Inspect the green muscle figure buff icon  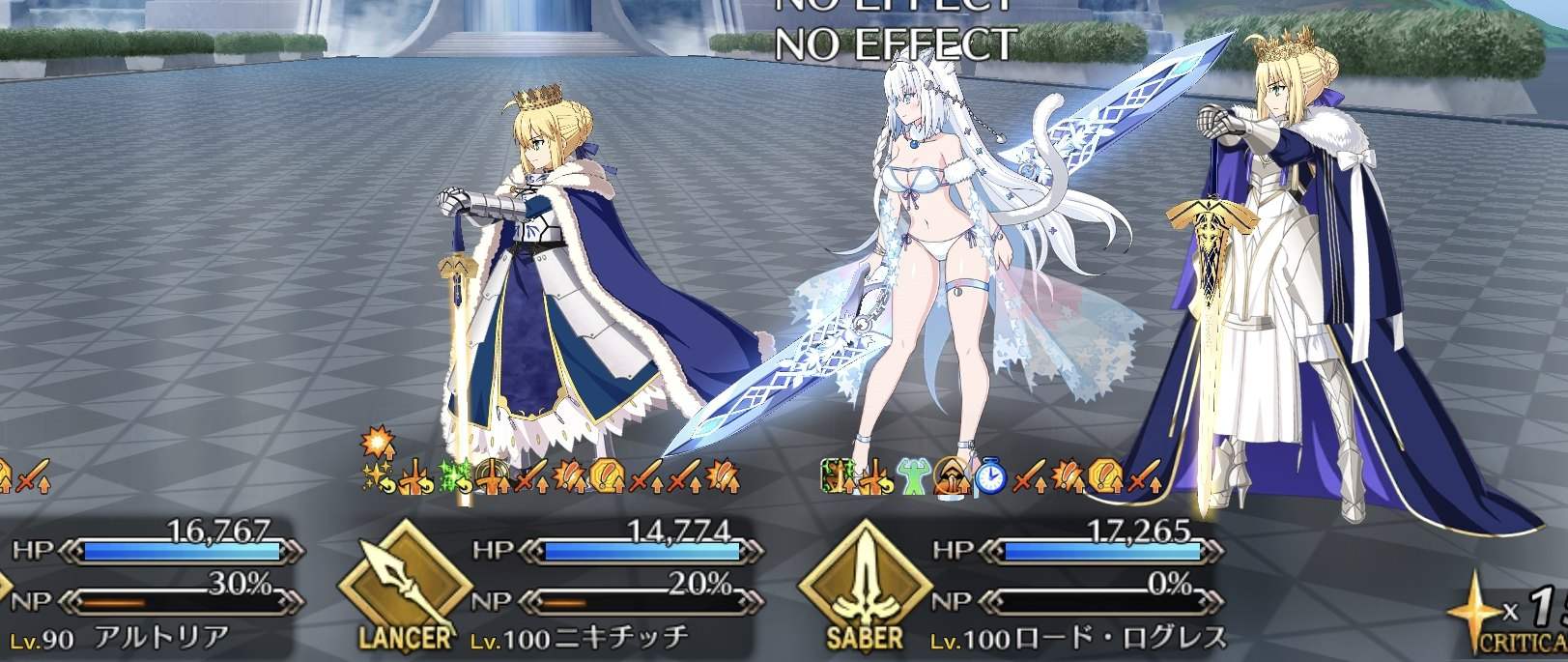coord(913,475)
